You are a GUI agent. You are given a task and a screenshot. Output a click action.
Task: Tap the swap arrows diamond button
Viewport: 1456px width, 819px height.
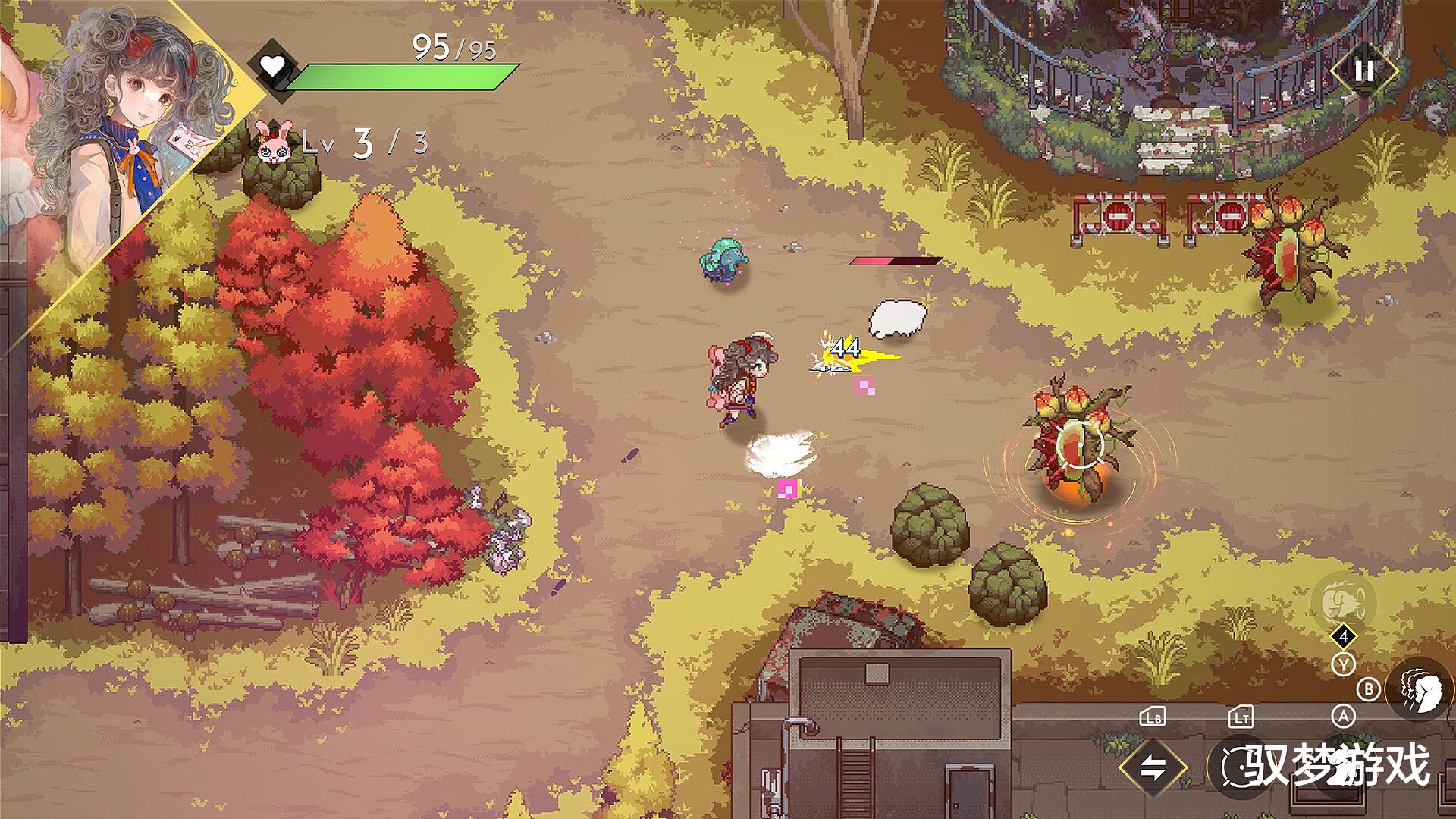[x=1153, y=767]
